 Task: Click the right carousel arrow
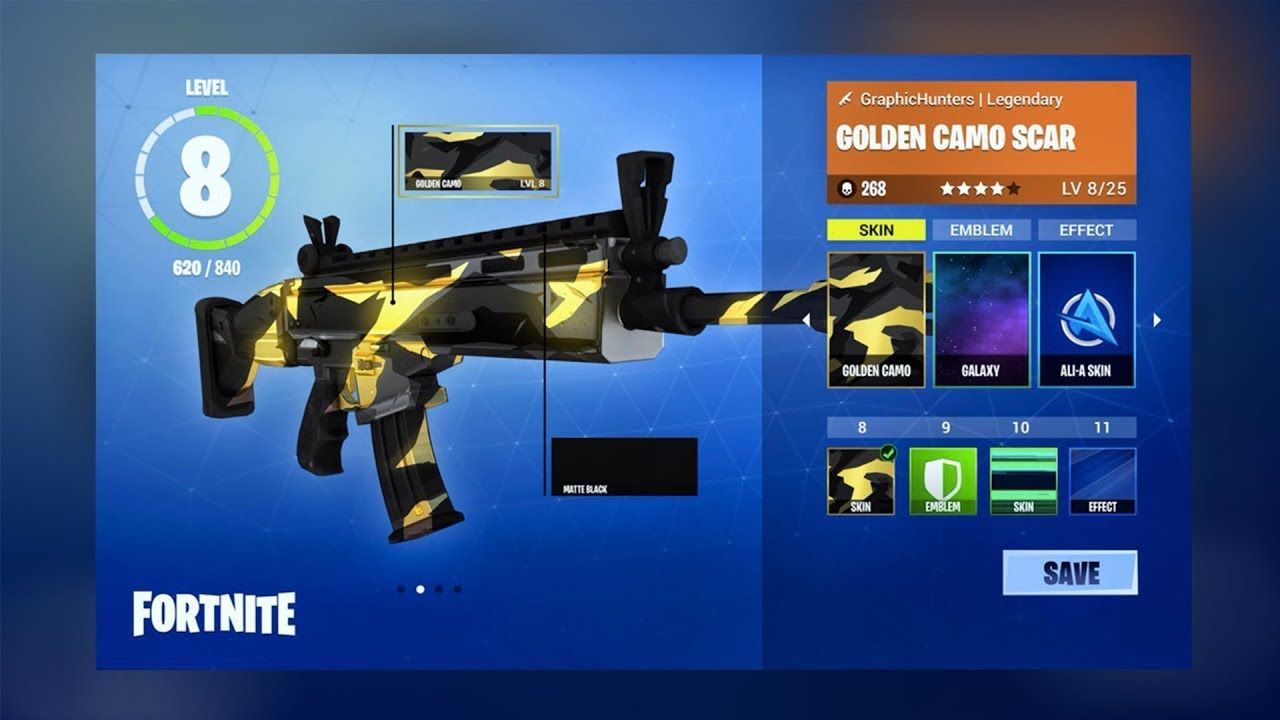coord(1157,320)
